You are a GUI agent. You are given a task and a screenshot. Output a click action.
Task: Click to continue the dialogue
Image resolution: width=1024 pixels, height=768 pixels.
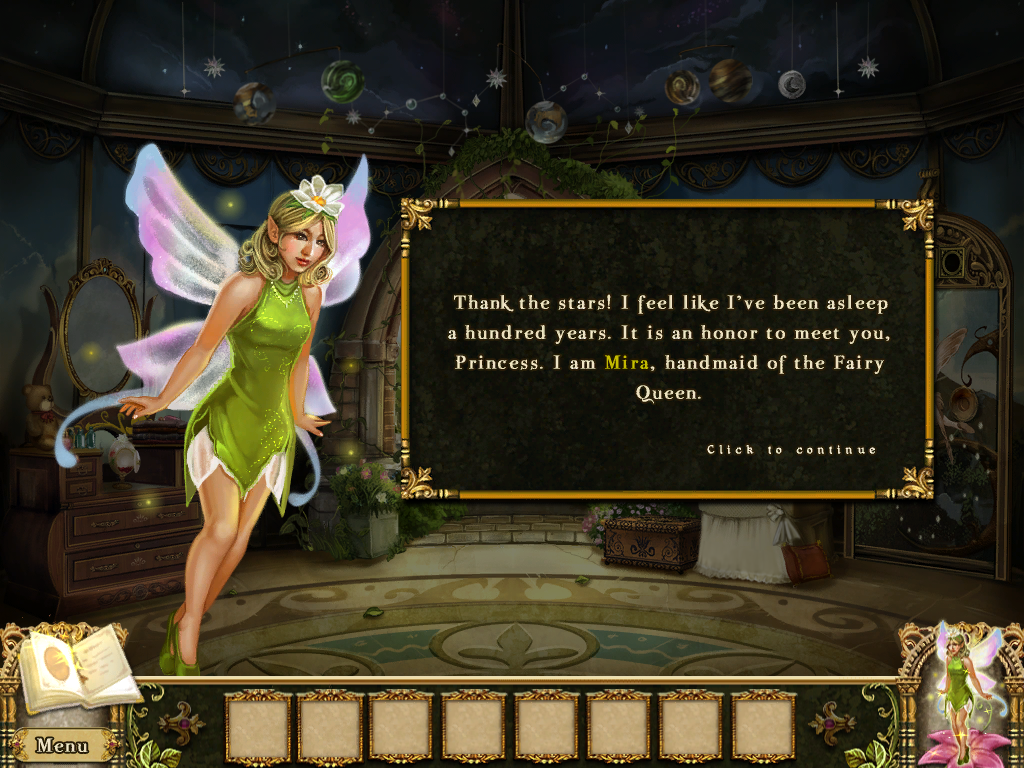791,450
